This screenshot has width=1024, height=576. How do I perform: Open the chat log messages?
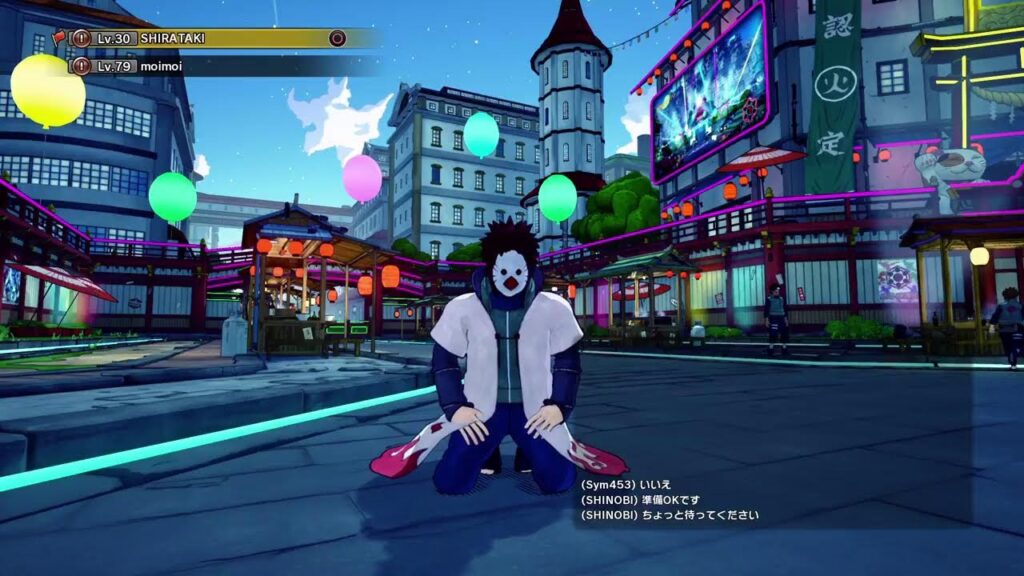point(670,500)
